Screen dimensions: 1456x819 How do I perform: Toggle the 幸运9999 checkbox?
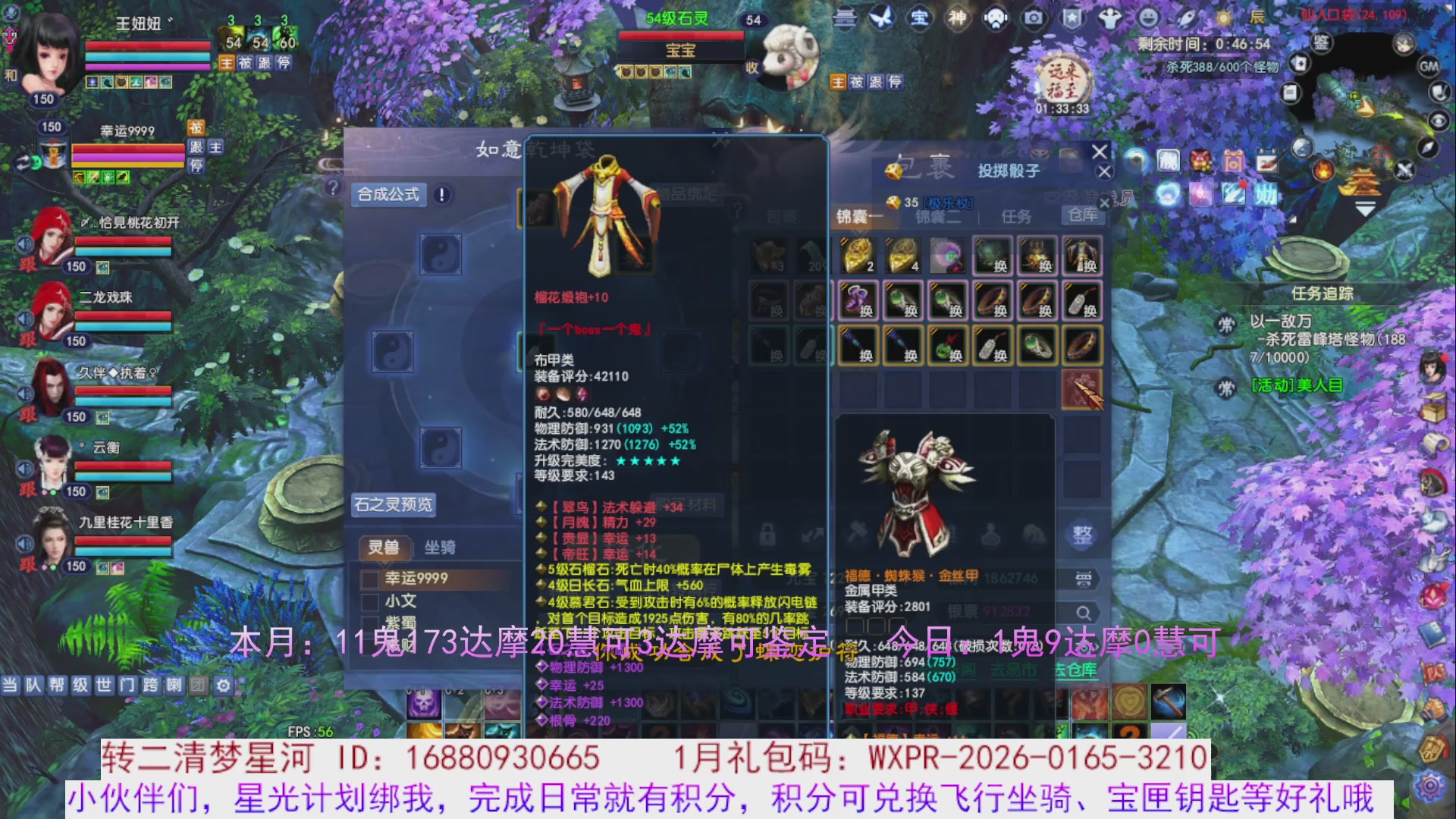tap(369, 578)
